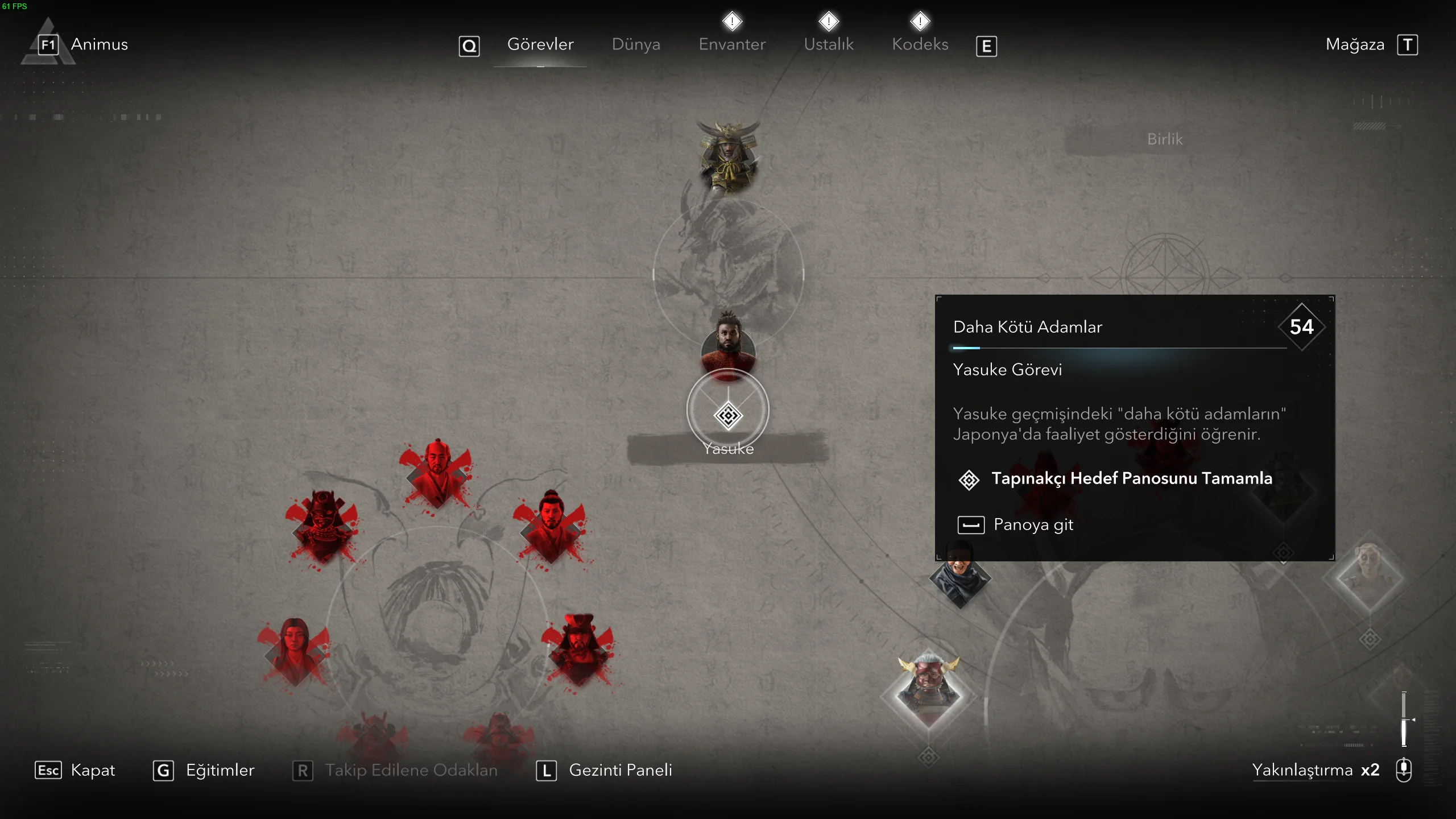Open the Mağaza store
The height and width of the screenshot is (819, 1456).
click(x=1355, y=44)
